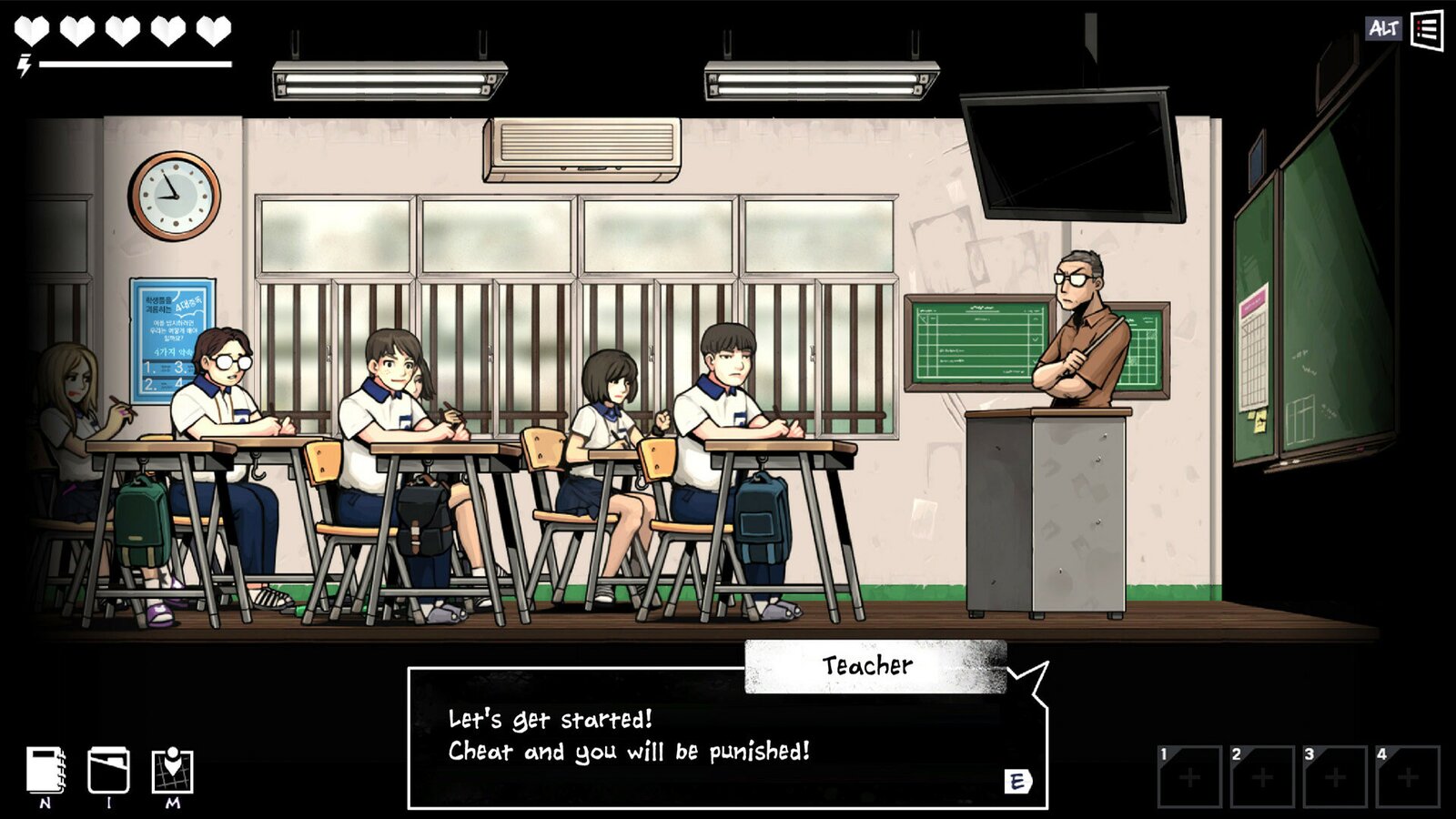Click the Teacher name tab above the dialogue
1456x819 pixels.
point(867,664)
